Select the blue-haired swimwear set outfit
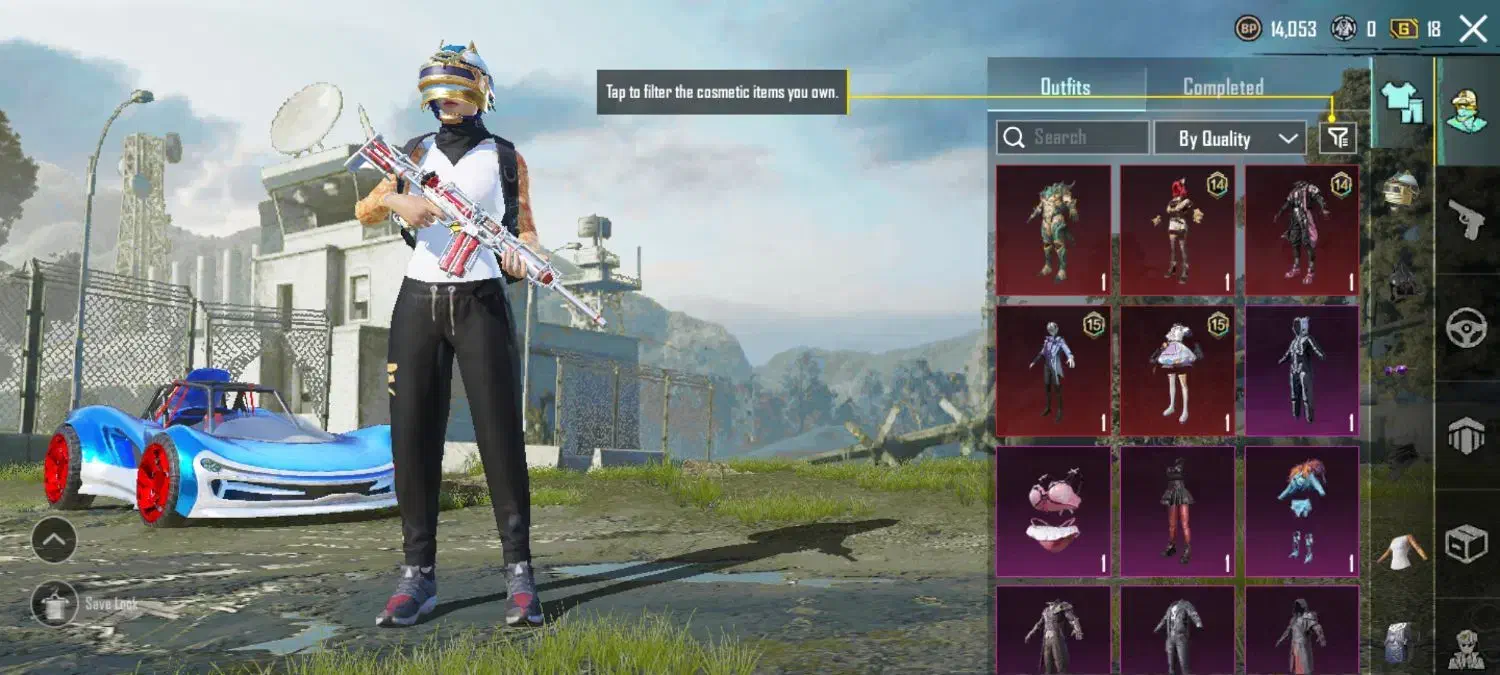This screenshot has height=675, width=1500. click(x=1301, y=511)
